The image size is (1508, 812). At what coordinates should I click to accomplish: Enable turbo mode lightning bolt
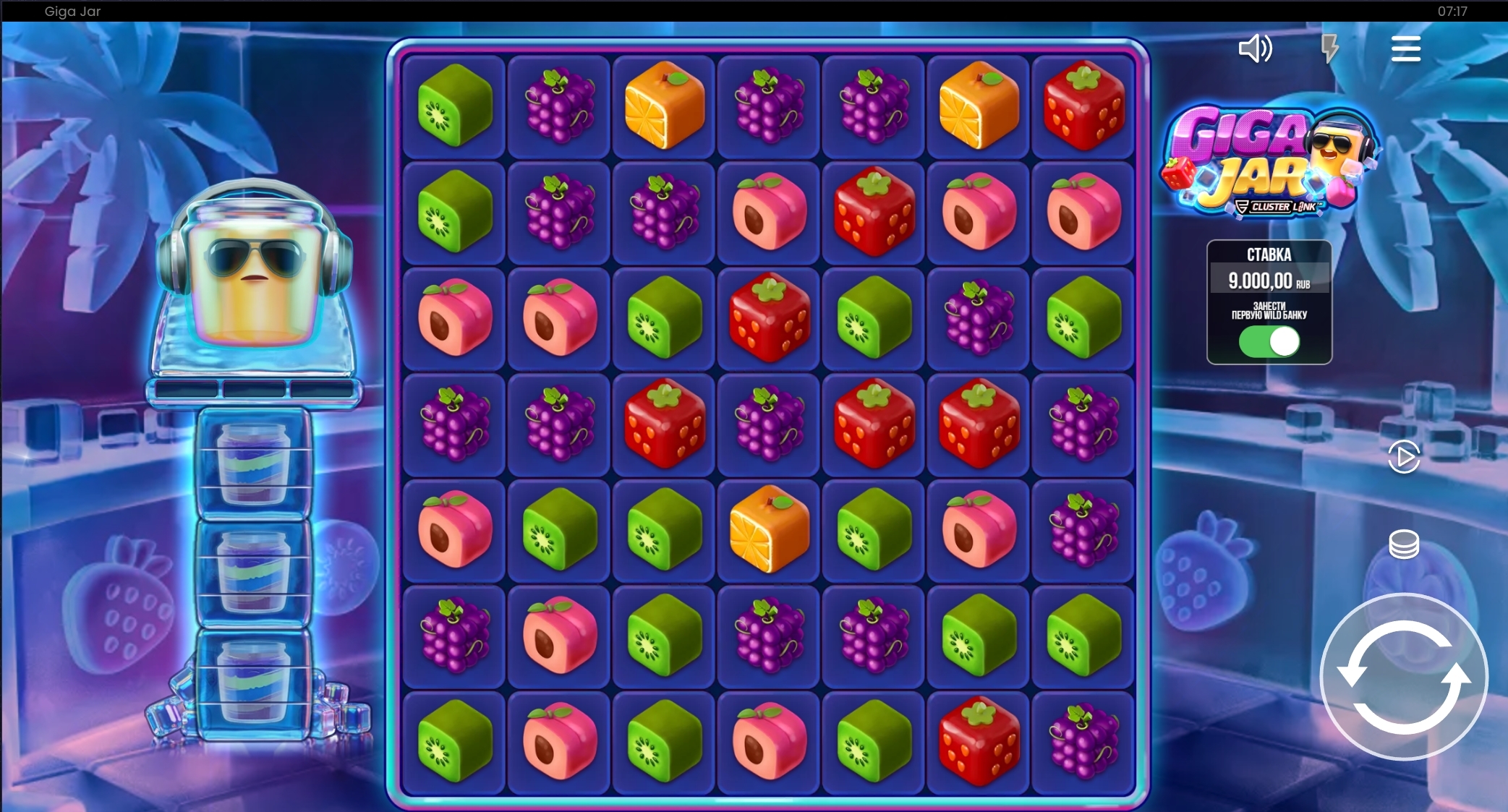pos(1329,48)
